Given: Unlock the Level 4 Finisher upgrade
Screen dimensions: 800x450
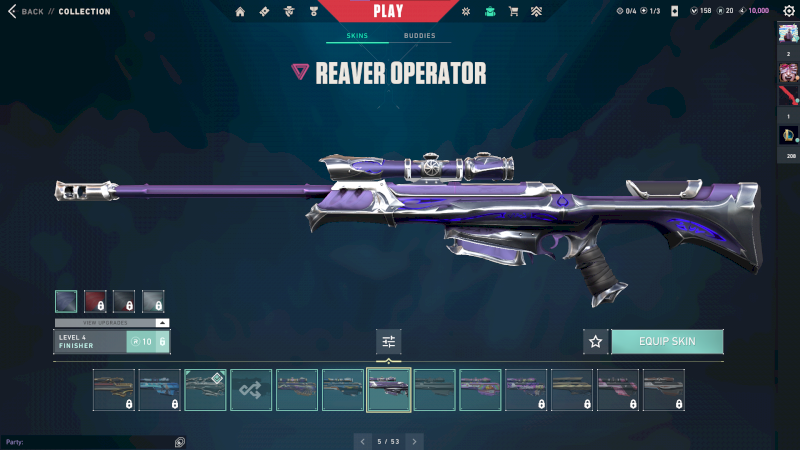Looking at the screenshot, I should point(148,342).
